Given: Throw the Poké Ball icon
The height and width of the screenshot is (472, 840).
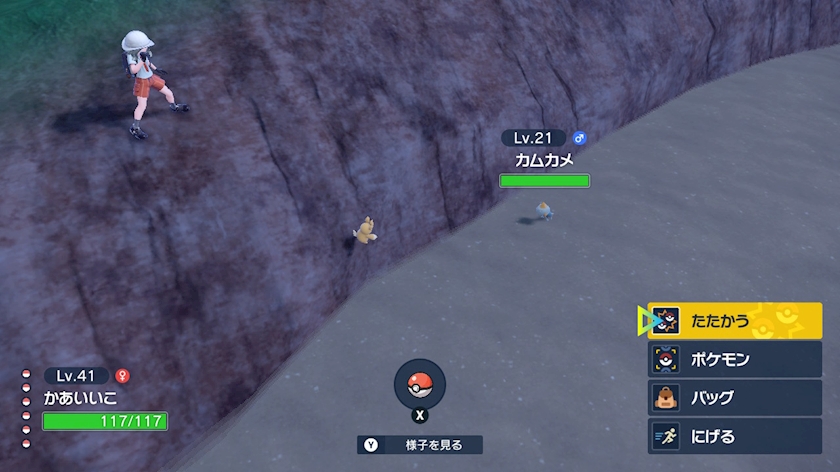Looking at the screenshot, I should click(x=420, y=384).
